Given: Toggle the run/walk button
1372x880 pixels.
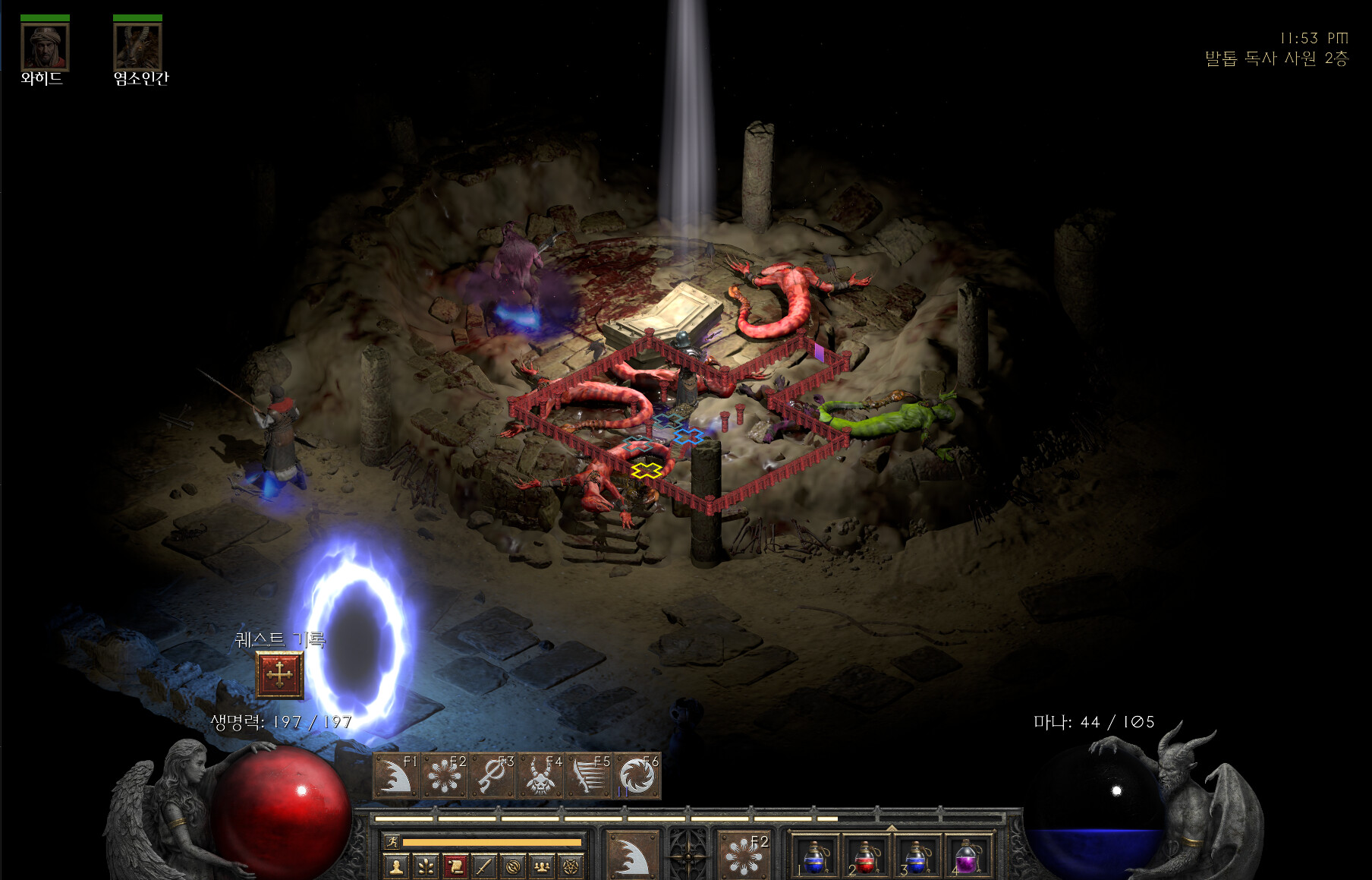Looking at the screenshot, I should [x=392, y=842].
